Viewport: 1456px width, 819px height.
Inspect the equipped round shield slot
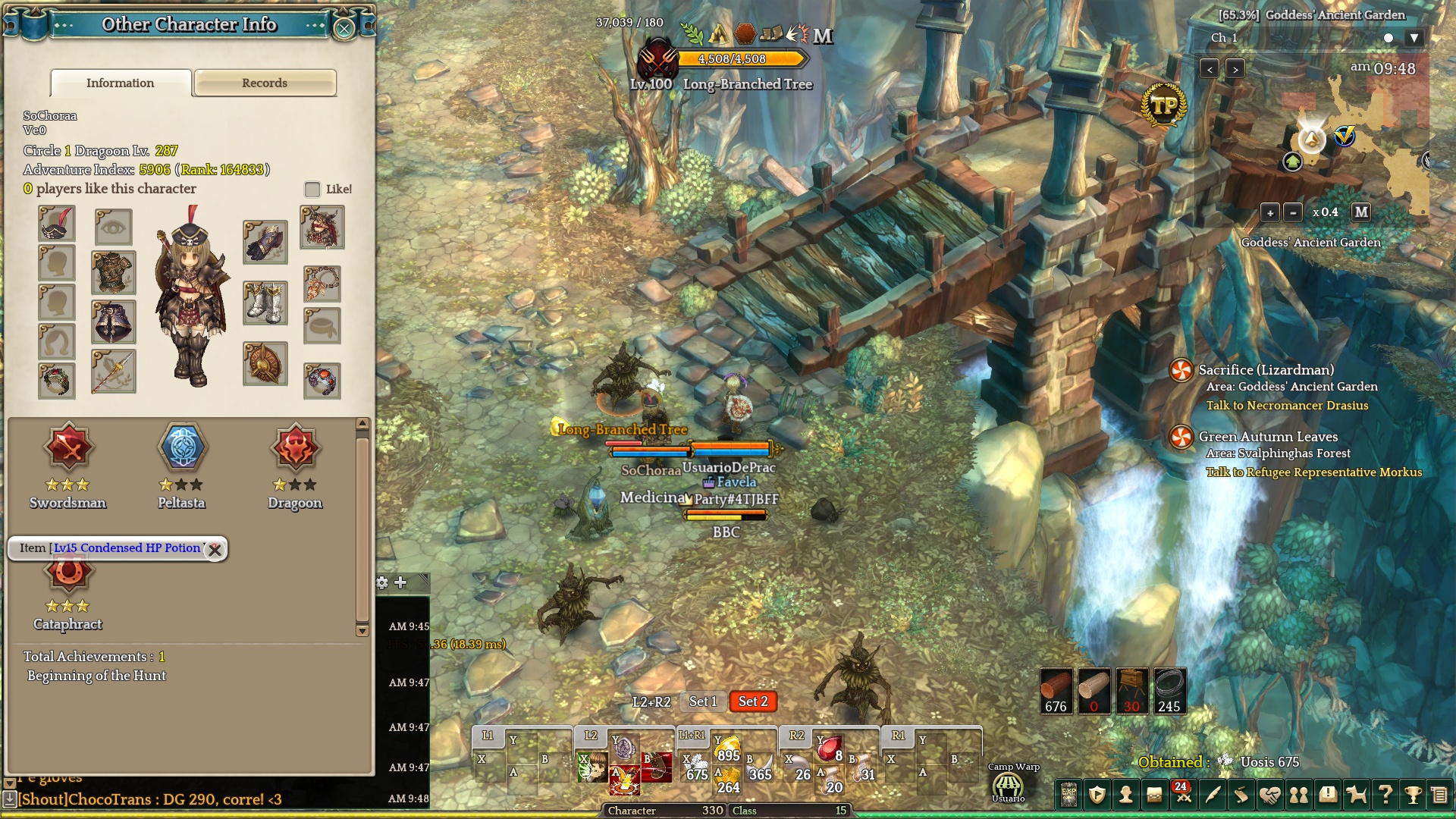[x=265, y=364]
